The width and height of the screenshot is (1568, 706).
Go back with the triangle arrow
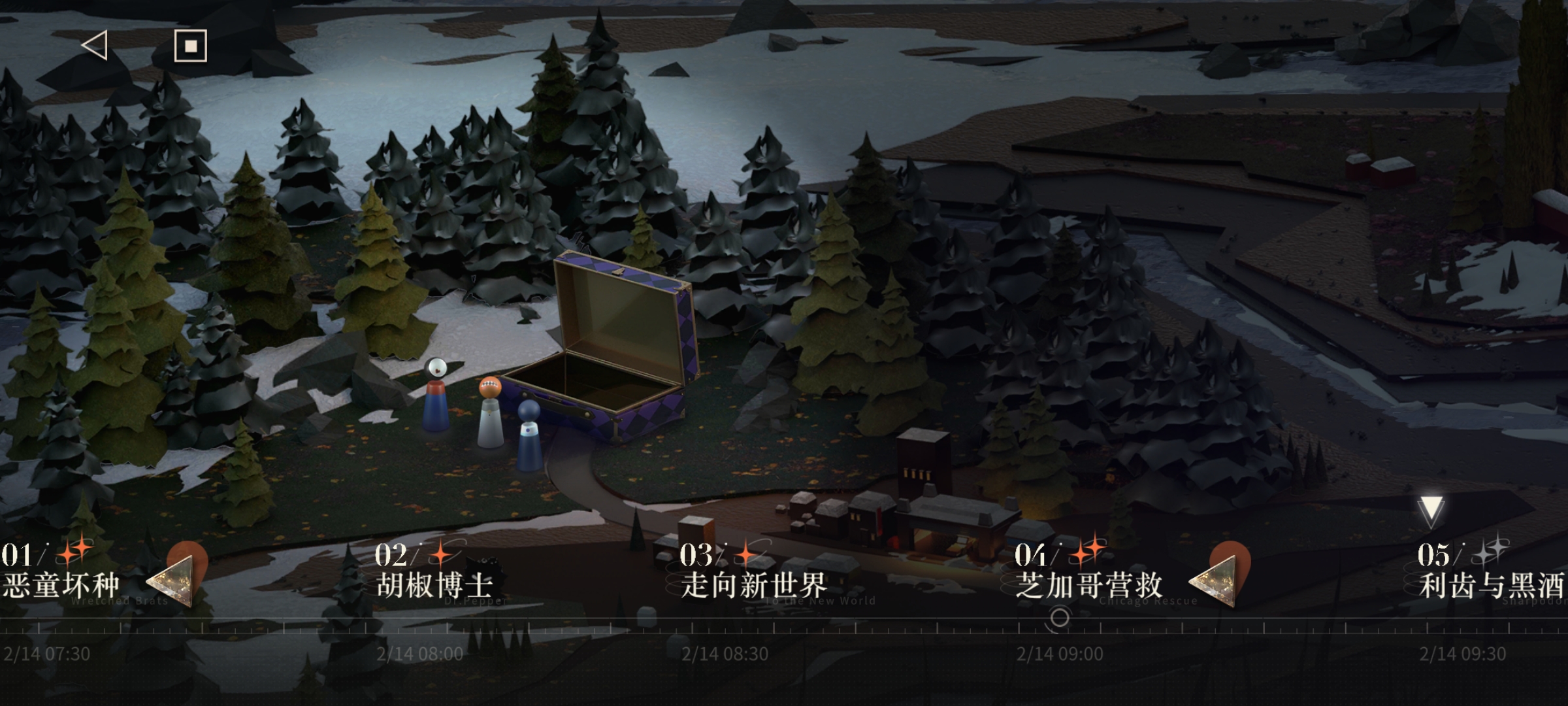95,46
